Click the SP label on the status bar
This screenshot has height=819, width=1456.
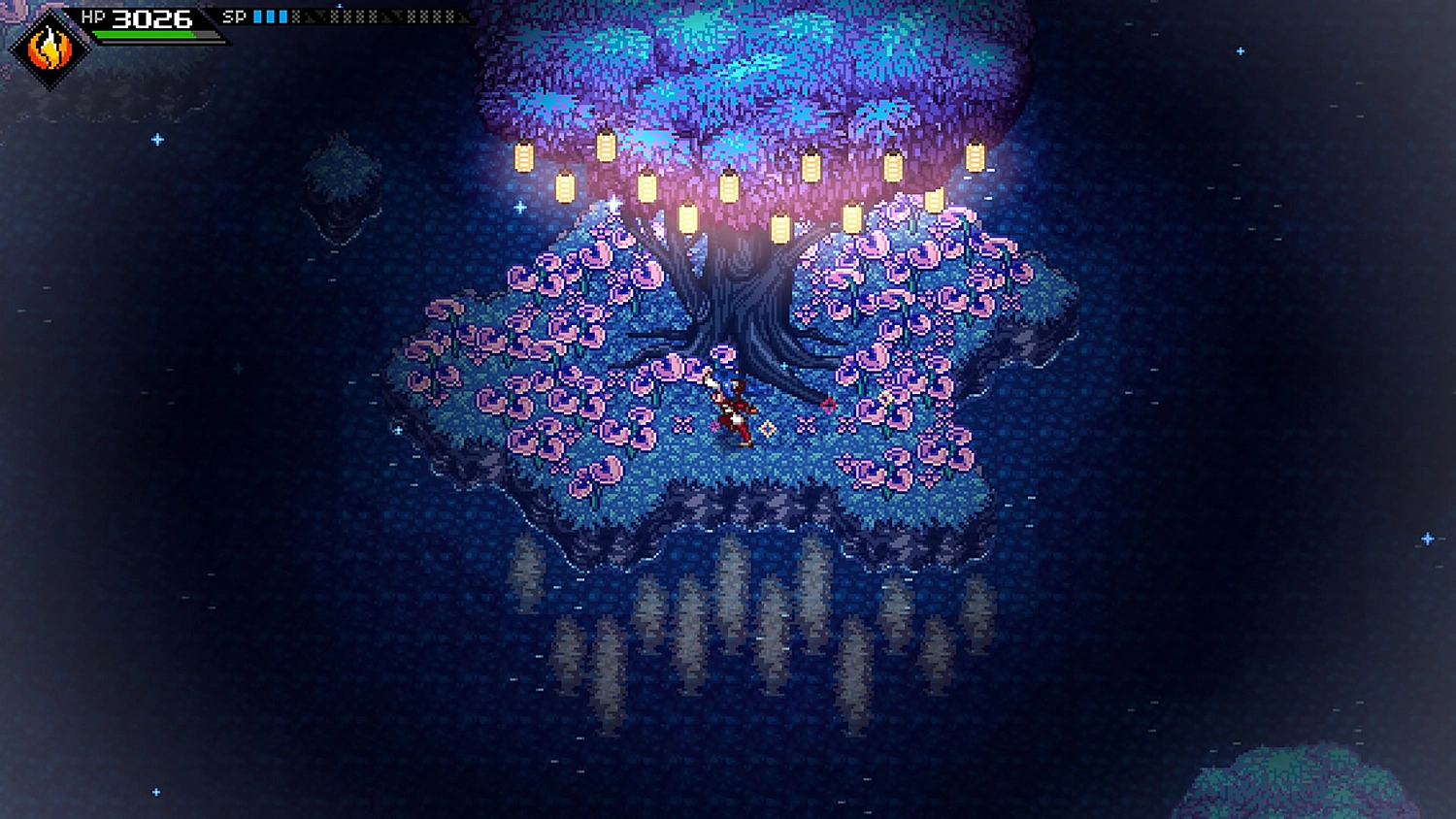[x=234, y=16]
